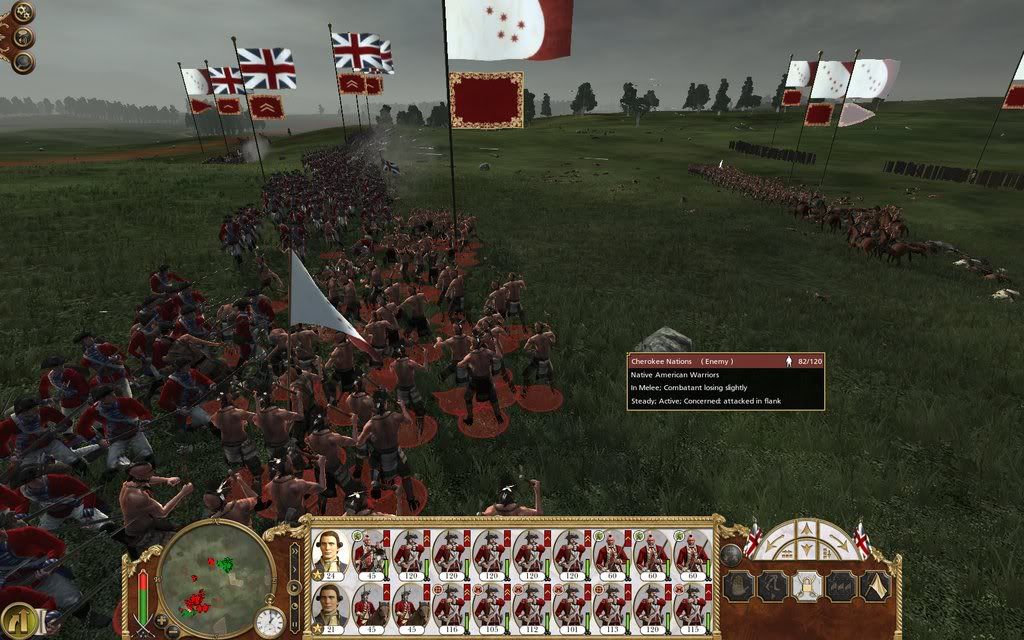Viewport: 1024px width, 640px height.
Task: Click the battlefield minimap
Action: tap(212, 574)
